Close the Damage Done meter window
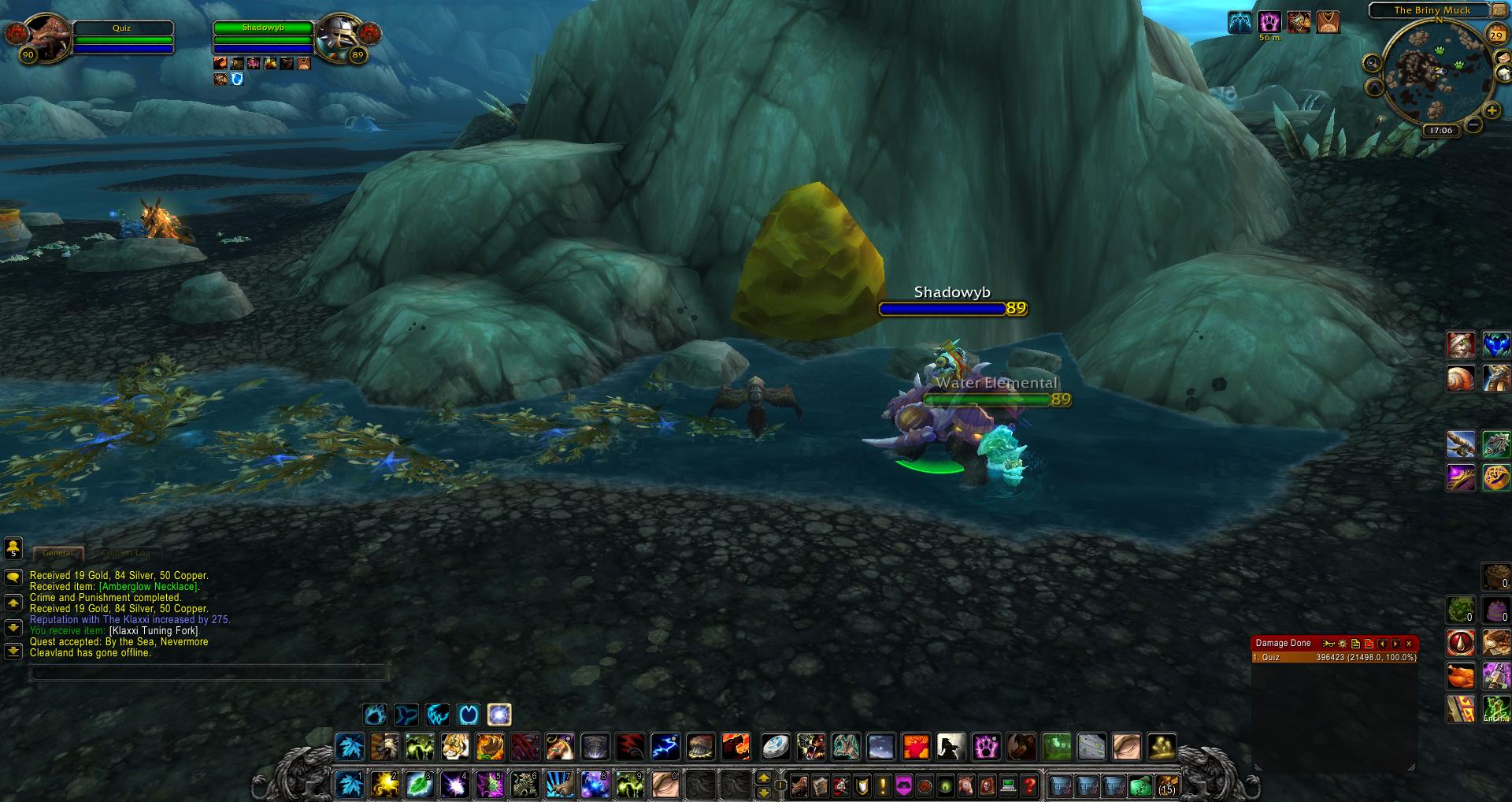Screen dimensions: 1512x802 1409,644
